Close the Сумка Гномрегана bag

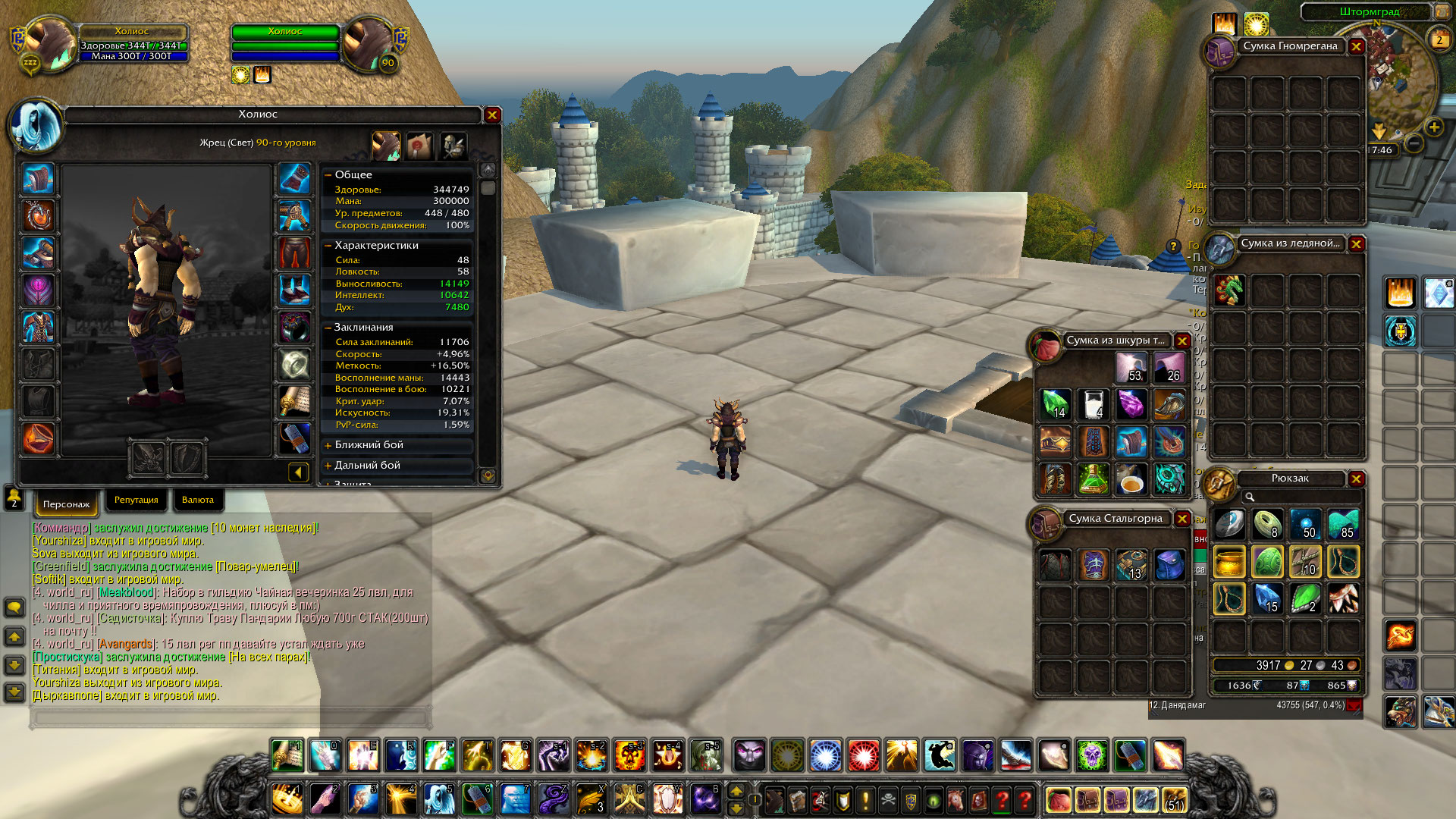click(1357, 46)
